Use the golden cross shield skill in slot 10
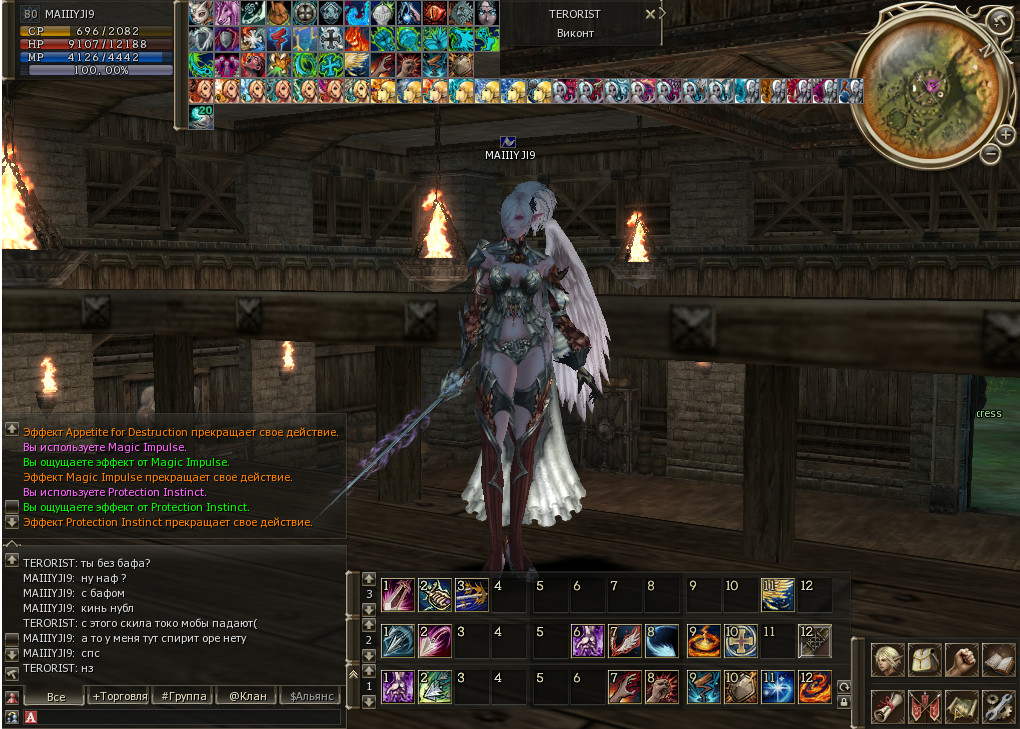The height and width of the screenshot is (729, 1020). 740,640
